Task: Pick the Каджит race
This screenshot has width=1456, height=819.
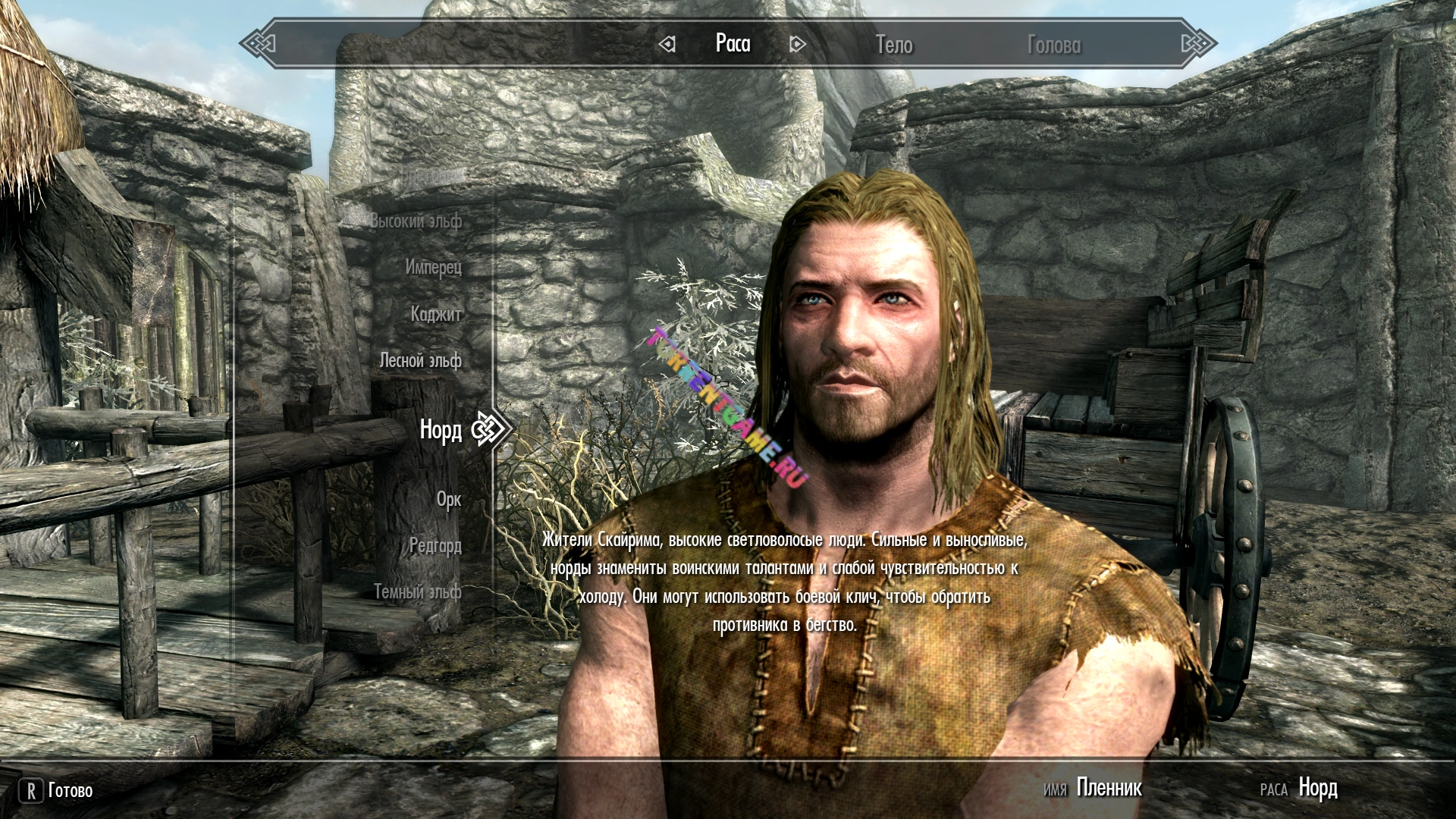Action: click(436, 314)
